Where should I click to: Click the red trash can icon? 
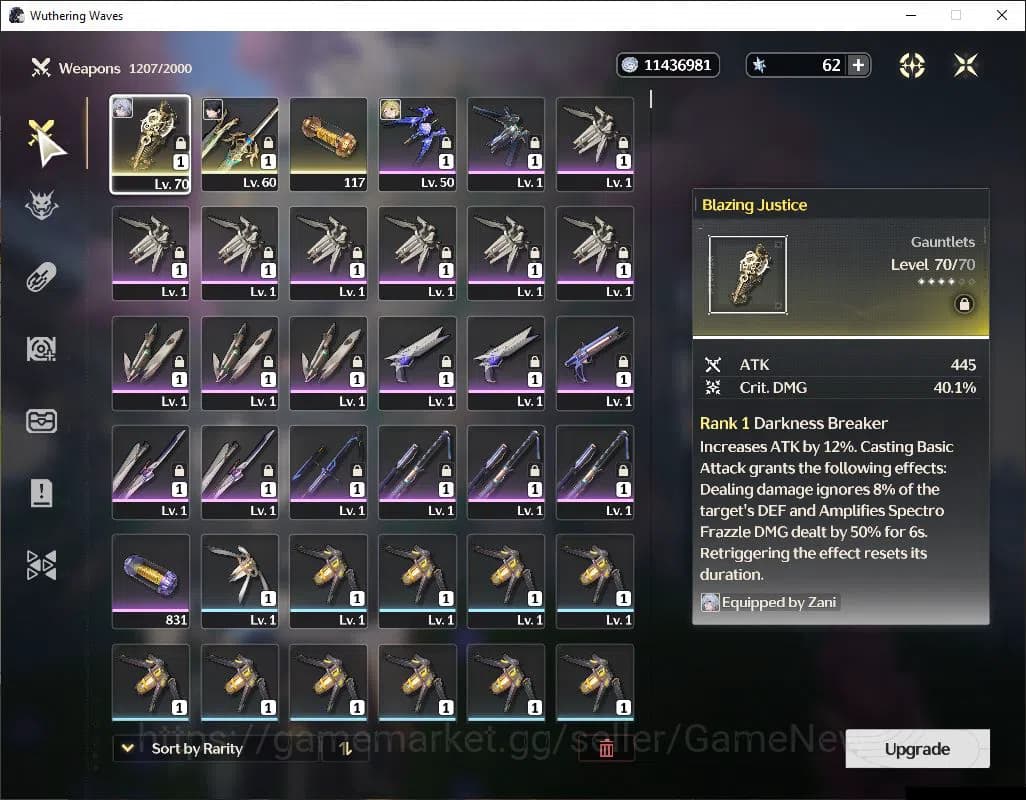(x=606, y=749)
